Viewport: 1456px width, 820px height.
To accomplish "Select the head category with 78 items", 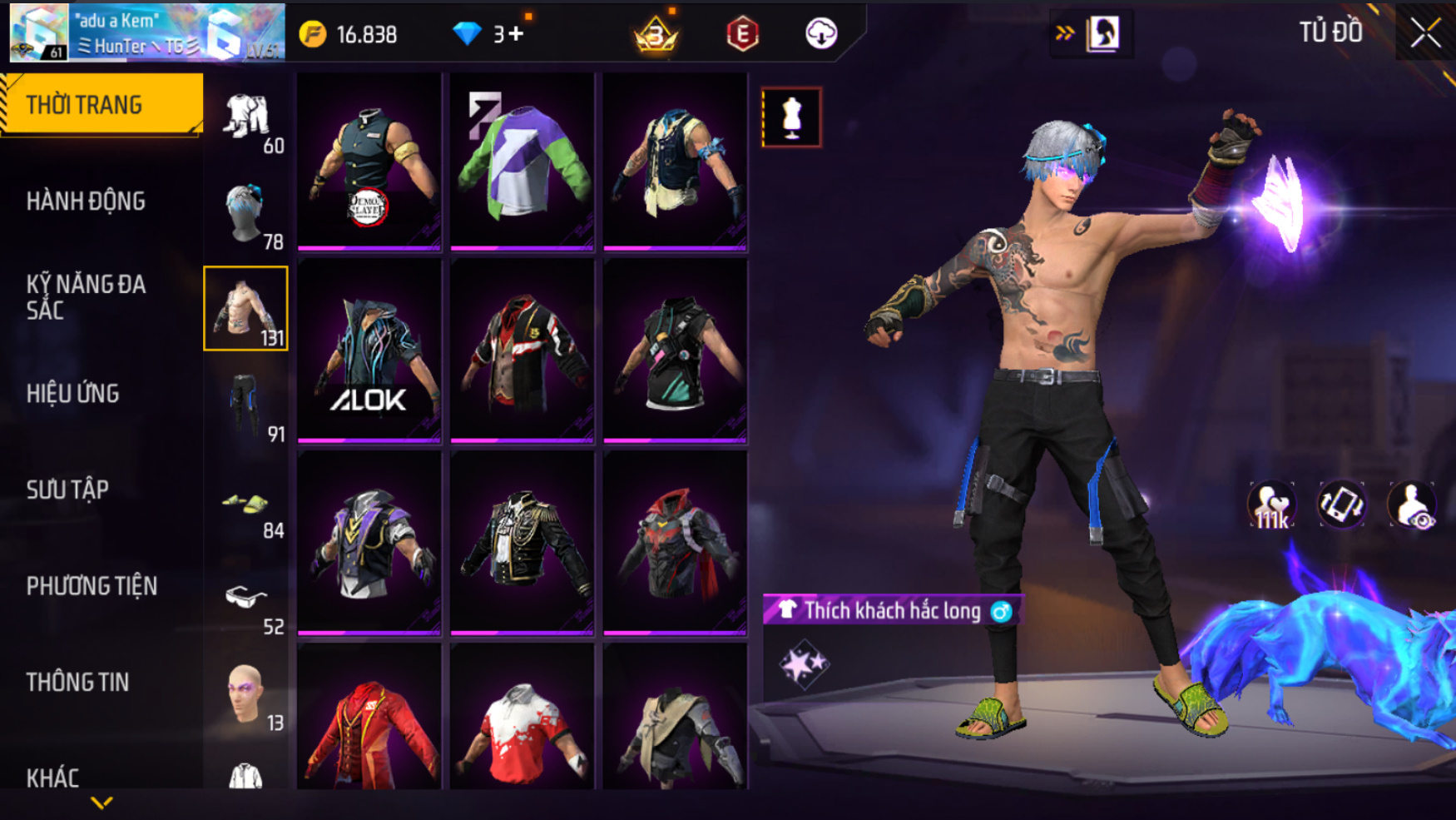I will click(x=246, y=213).
